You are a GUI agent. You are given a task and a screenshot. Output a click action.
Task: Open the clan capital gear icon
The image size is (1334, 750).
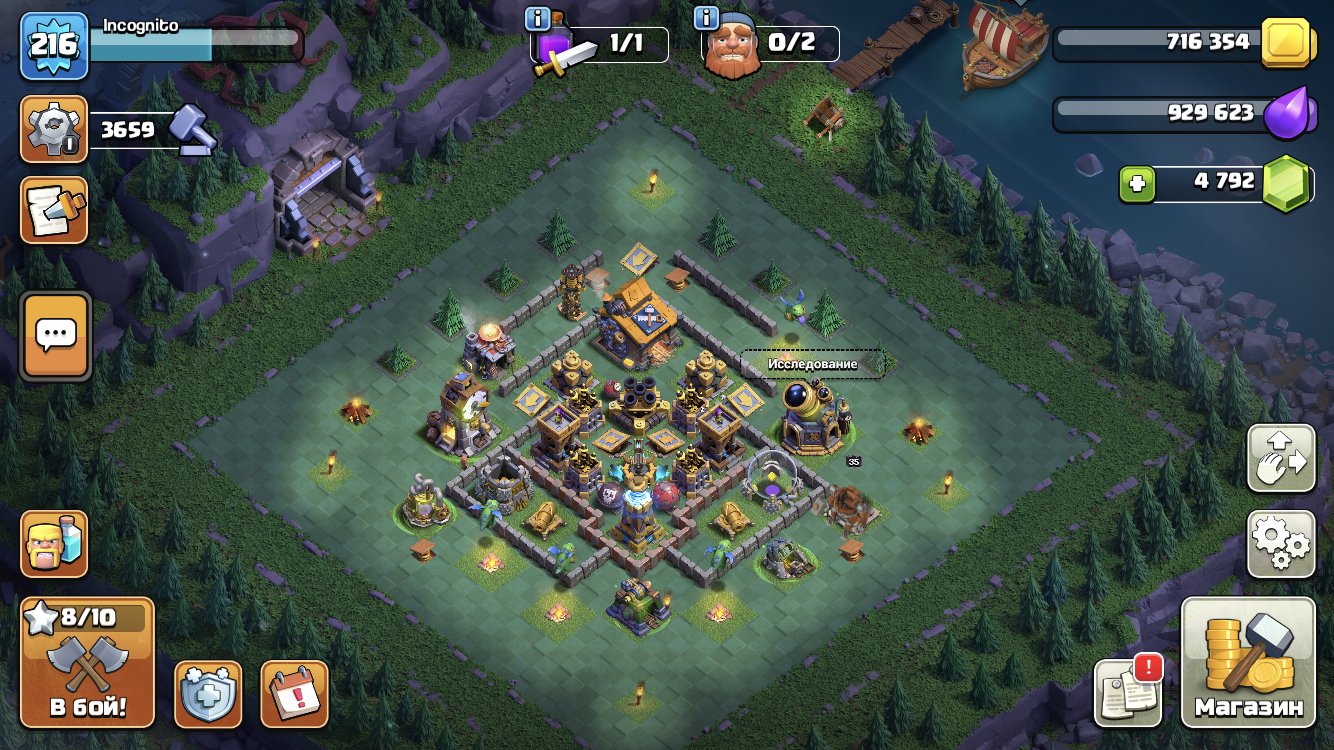(x=54, y=129)
